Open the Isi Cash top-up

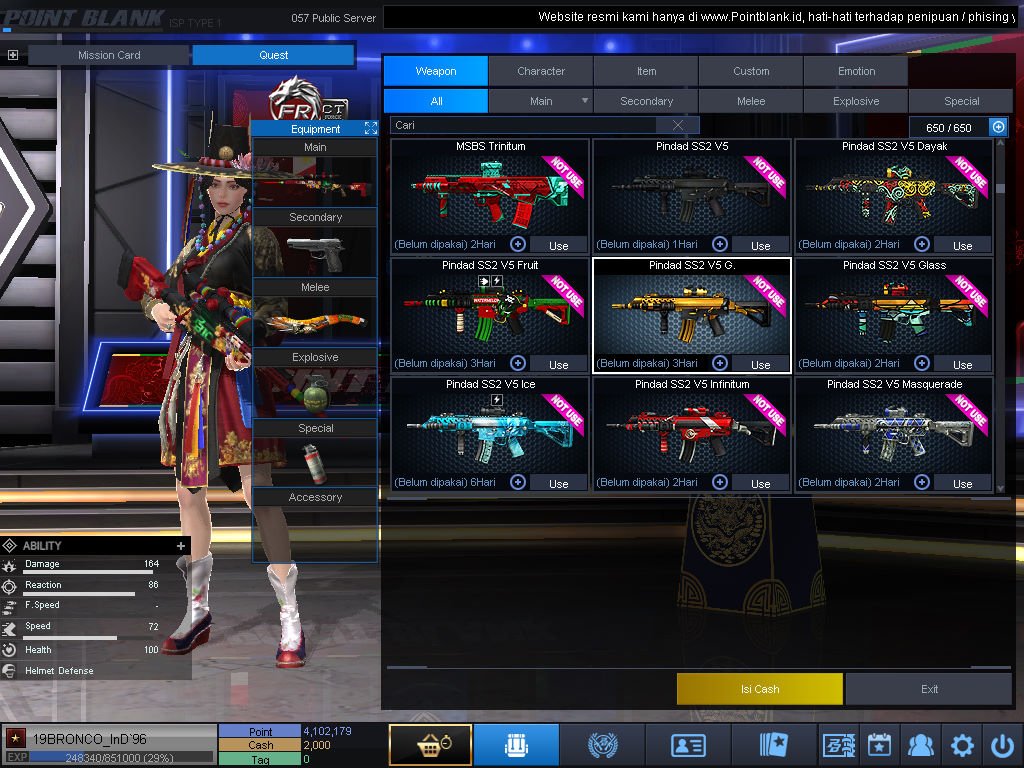tap(760, 689)
